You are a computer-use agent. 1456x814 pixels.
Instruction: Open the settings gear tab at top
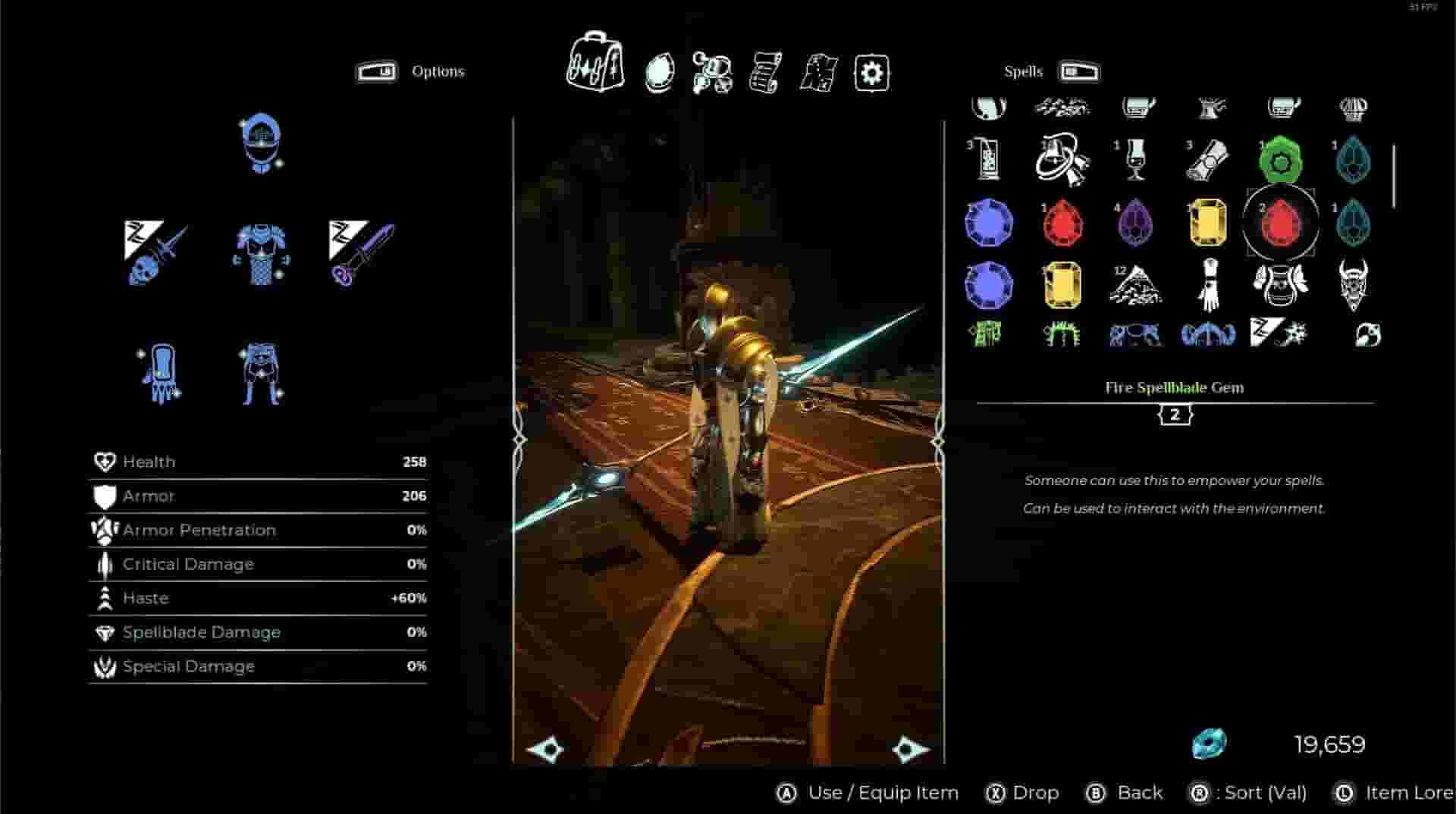(x=871, y=71)
